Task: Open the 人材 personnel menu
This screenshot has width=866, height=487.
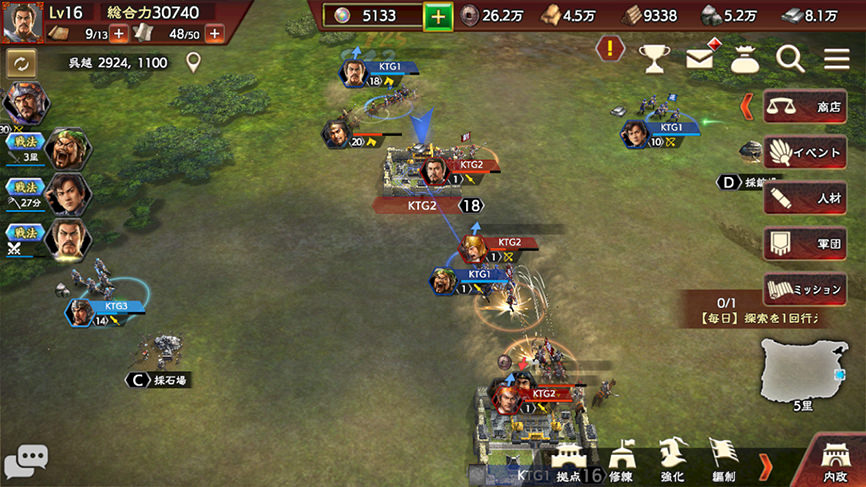Action: [x=805, y=198]
